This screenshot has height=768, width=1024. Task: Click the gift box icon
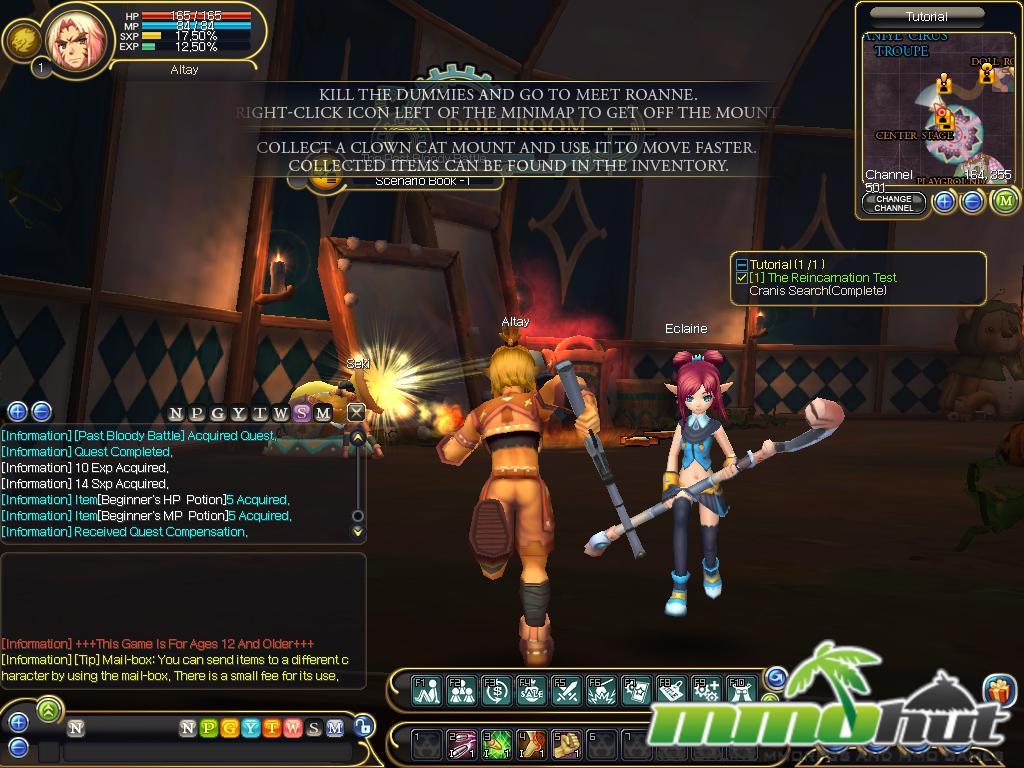(x=998, y=690)
